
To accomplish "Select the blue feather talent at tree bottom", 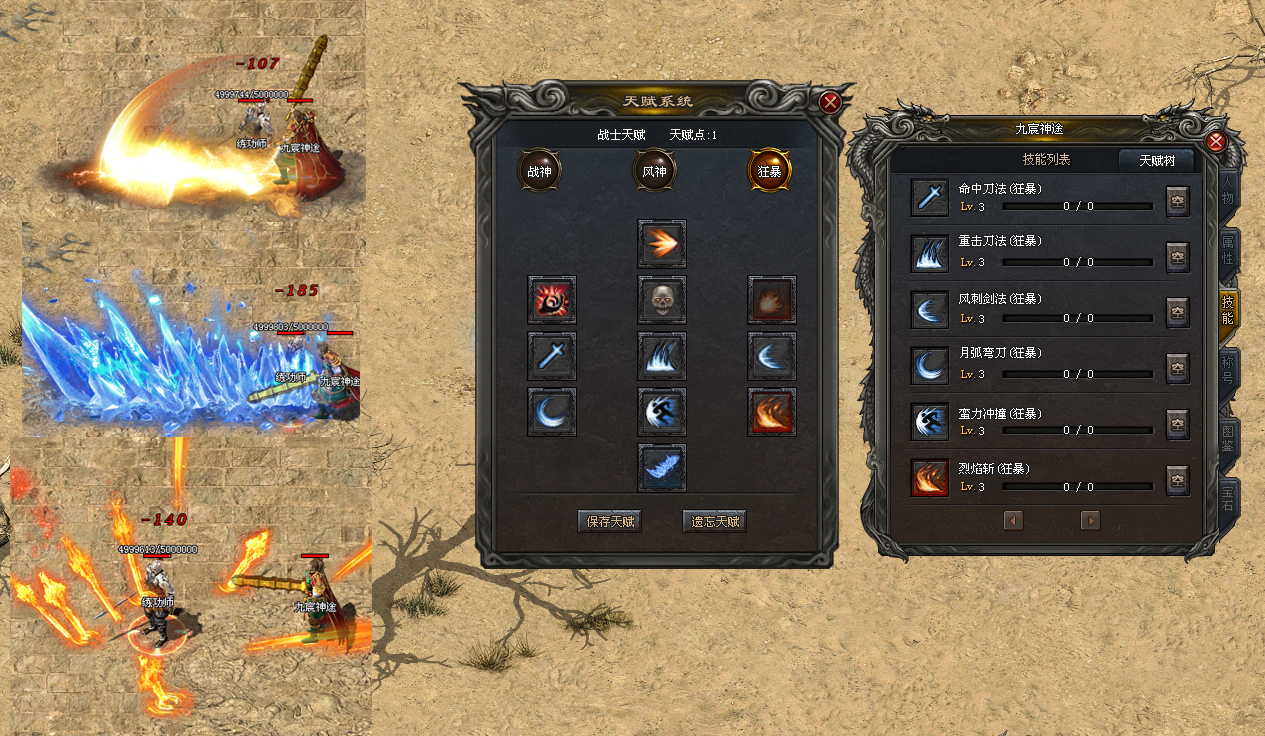I will [x=662, y=468].
